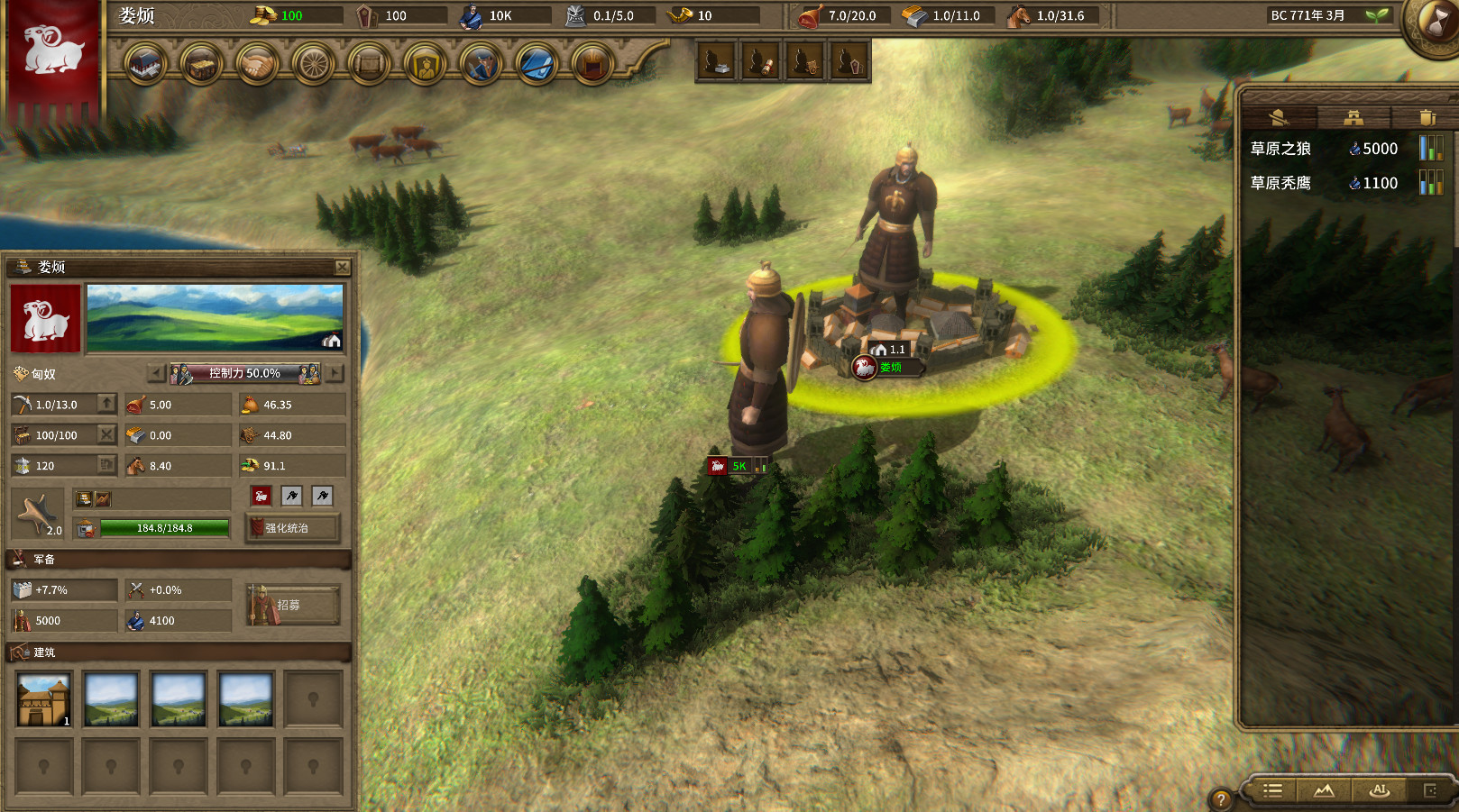
Task: Click left arrow beside 控制力 bar
Action: 155,373
